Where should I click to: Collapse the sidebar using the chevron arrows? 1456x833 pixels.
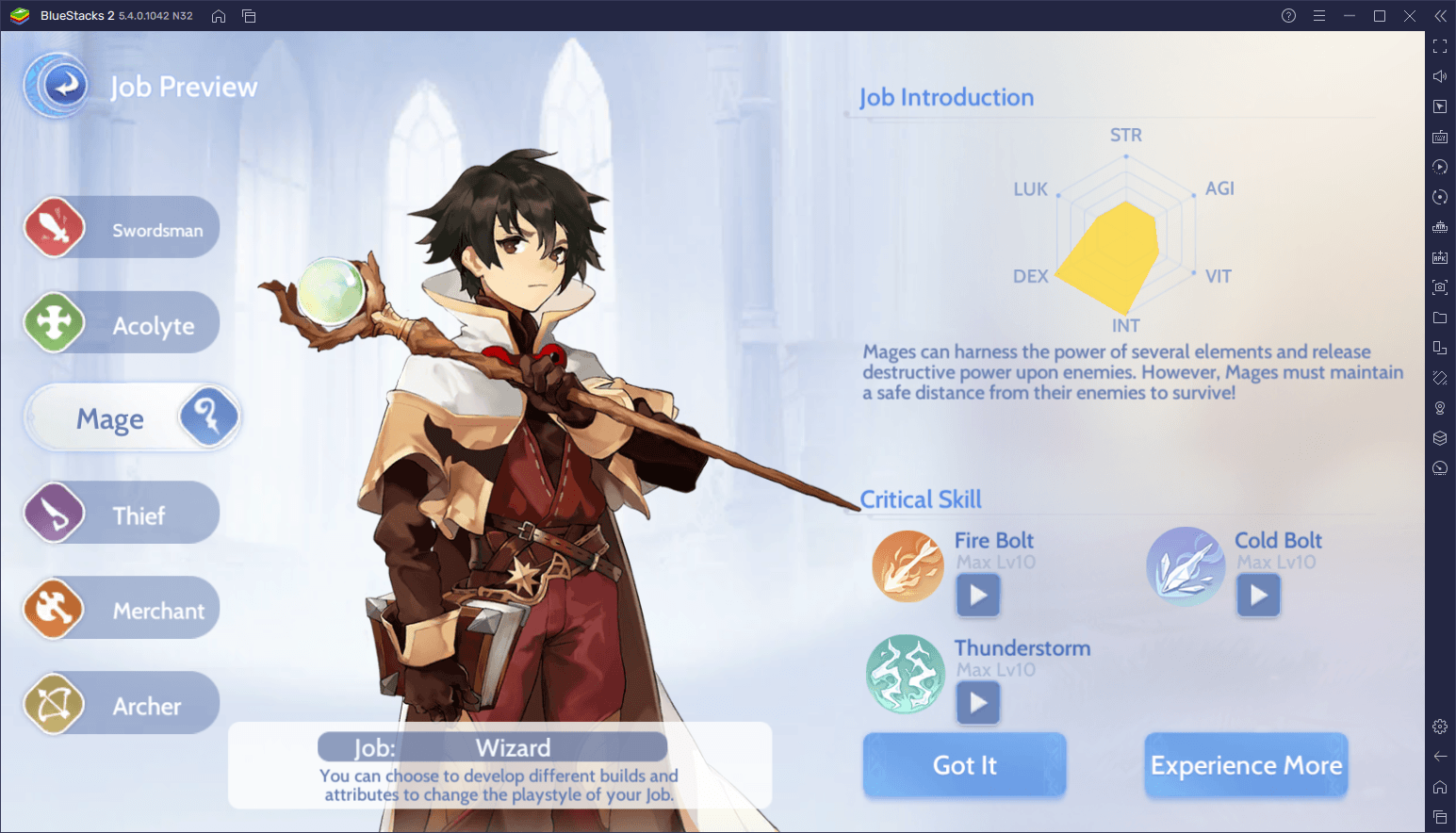pyautogui.click(x=1440, y=15)
